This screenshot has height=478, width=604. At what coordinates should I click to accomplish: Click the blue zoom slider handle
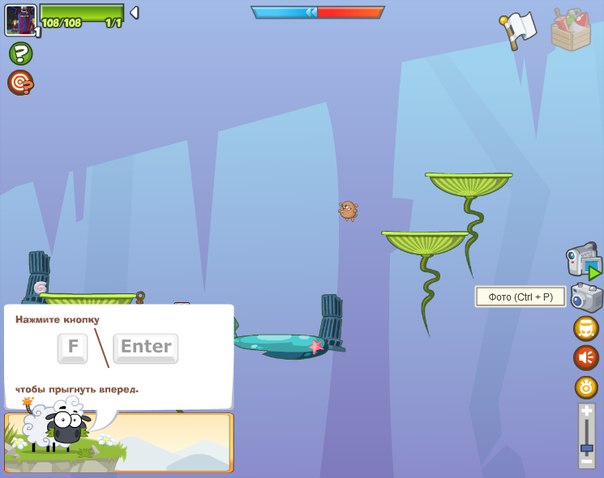pyautogui.click(x=586, y=447)
